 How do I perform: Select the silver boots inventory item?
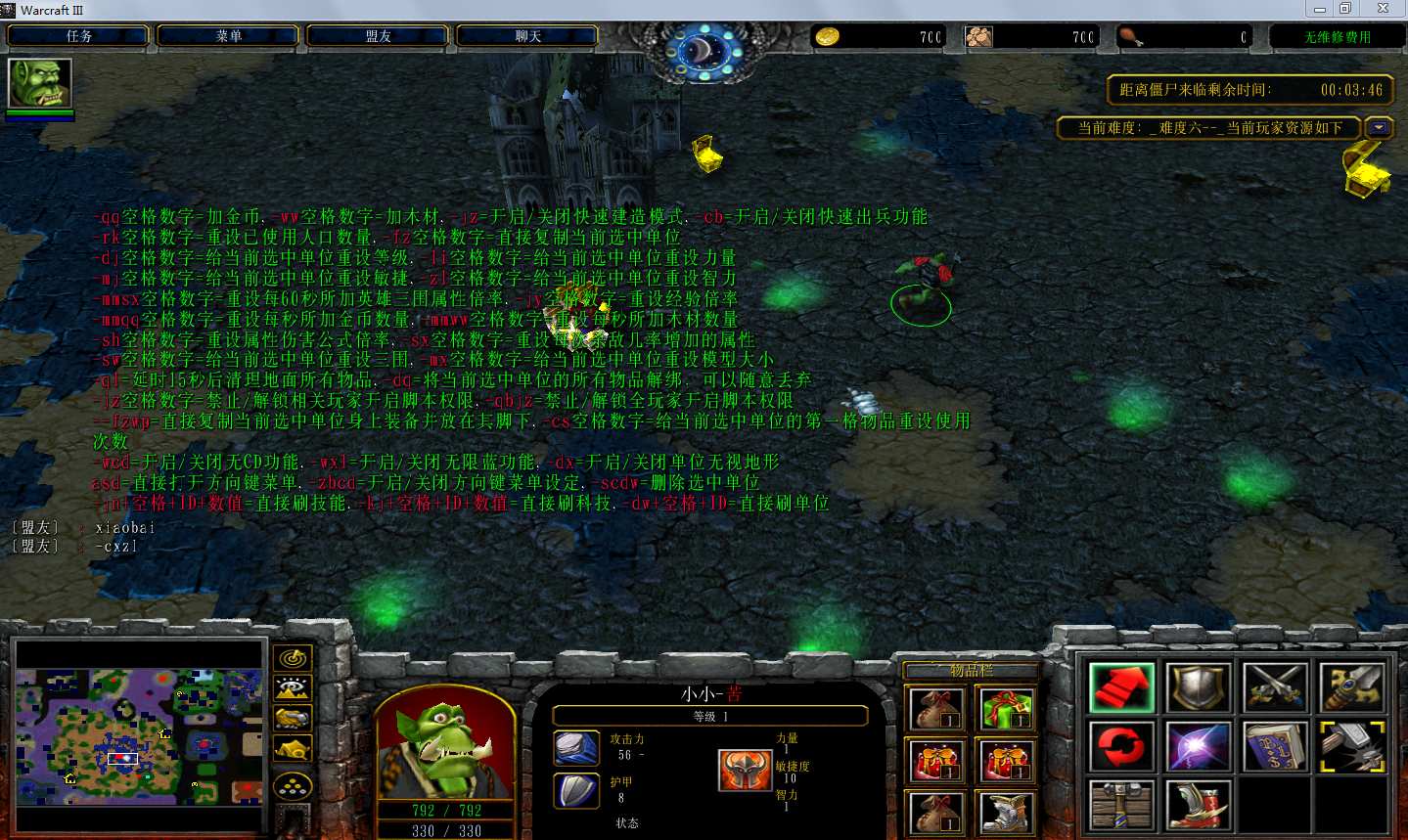1006,813
